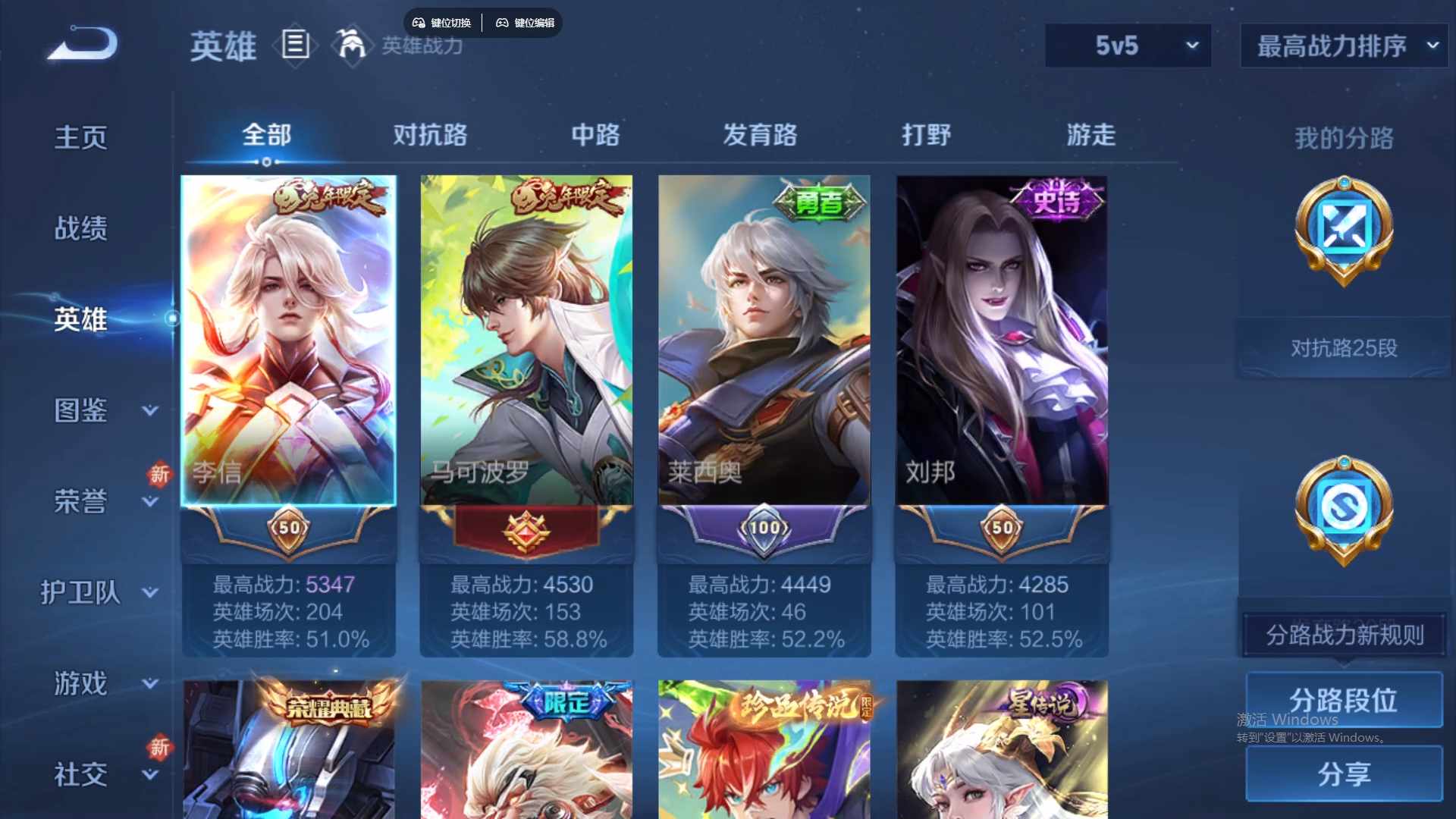This screenshot has width=1456, height=819.
Task: Switch to the 中路 tab
Action: pos(595,135)
